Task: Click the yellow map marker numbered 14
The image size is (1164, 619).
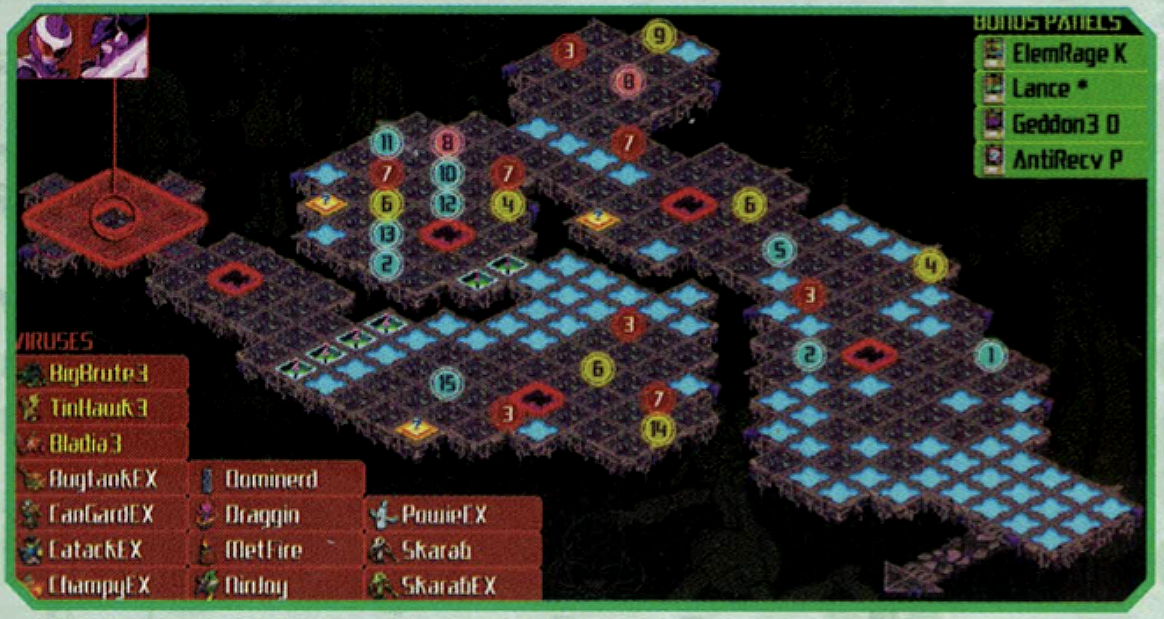Action: click(x=657, y=428)
